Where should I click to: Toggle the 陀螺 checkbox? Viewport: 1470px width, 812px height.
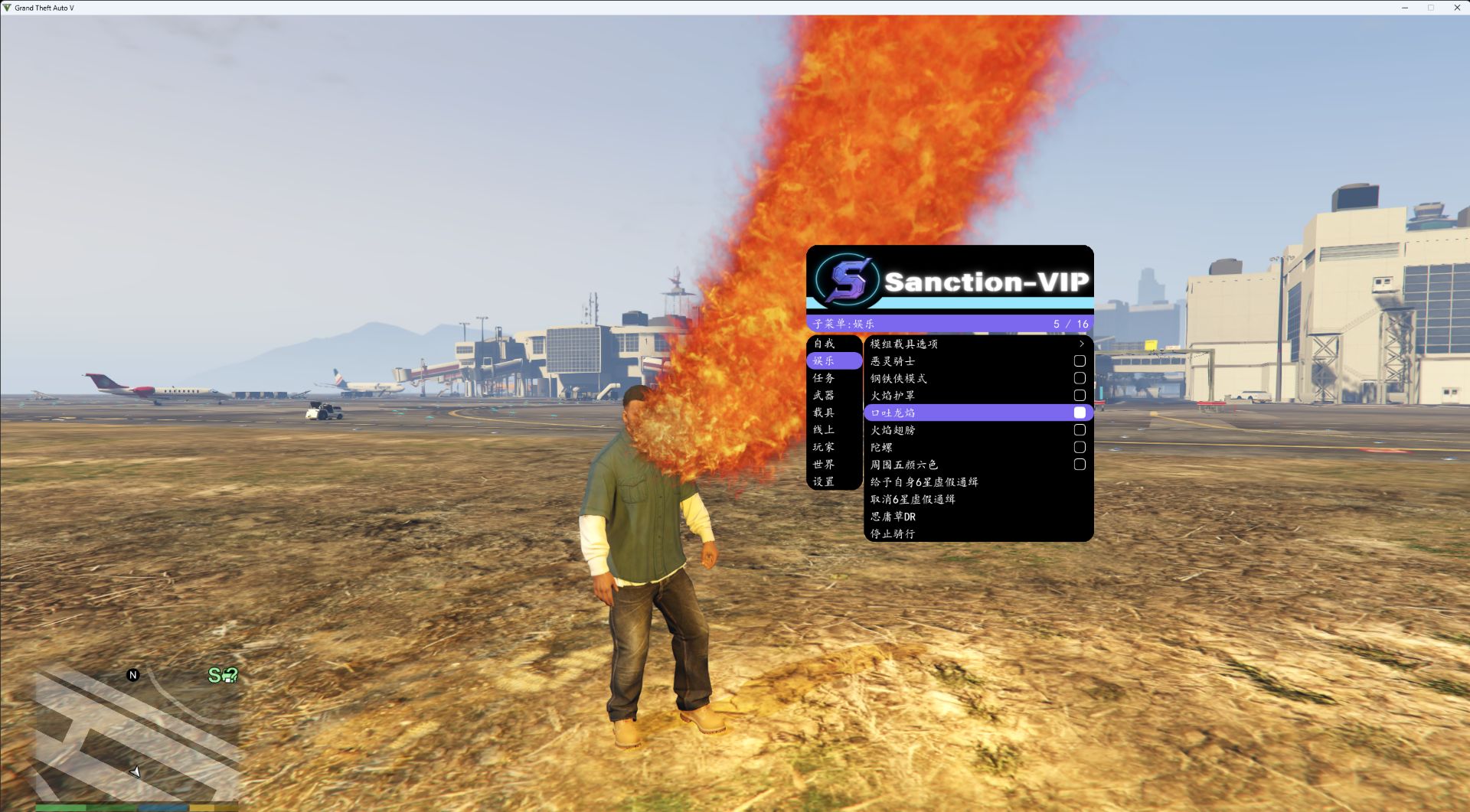(x=1080, y=447)
